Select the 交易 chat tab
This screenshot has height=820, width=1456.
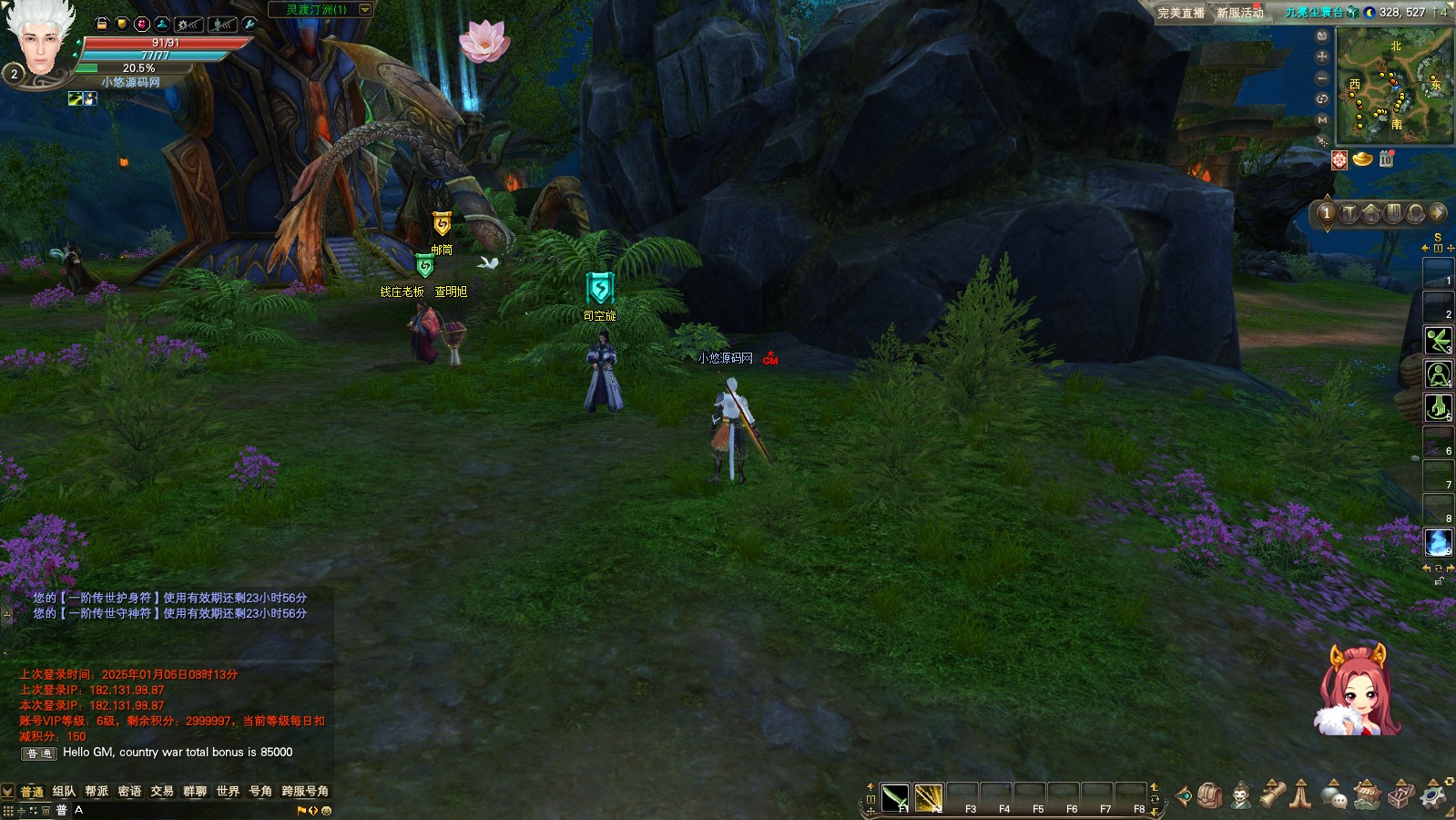(162, 791)
